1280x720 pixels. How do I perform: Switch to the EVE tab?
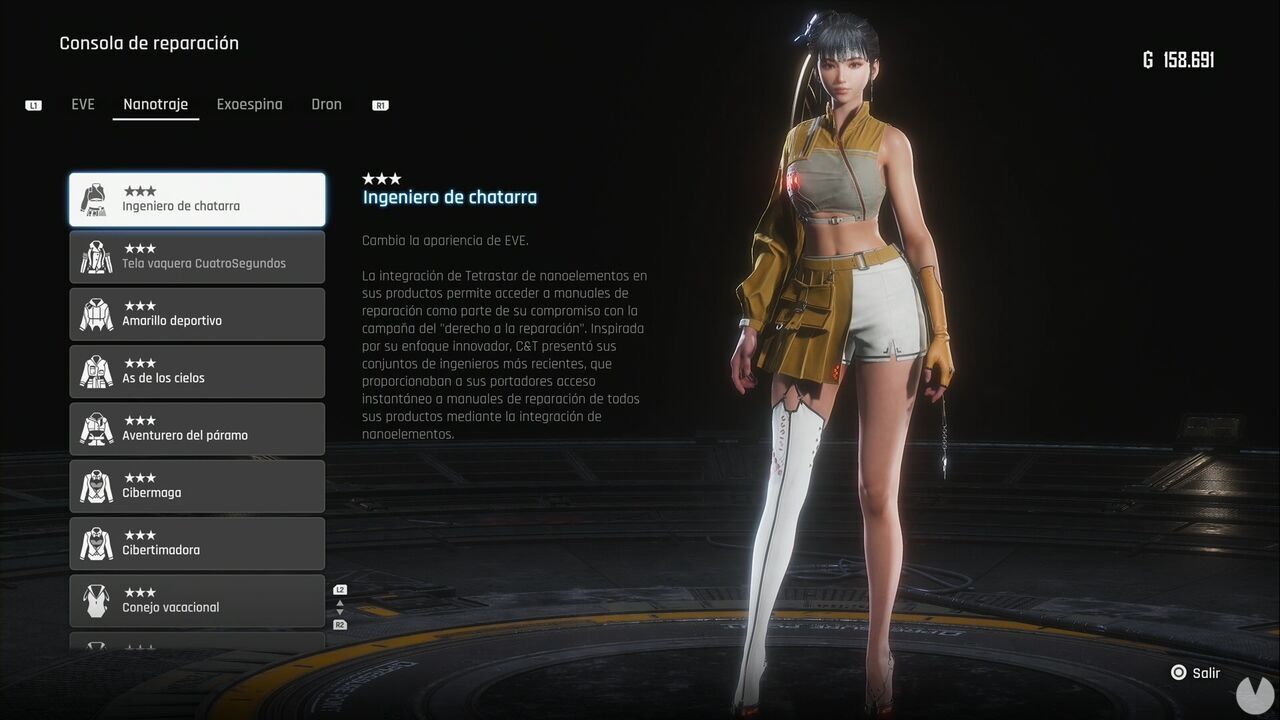83,103
